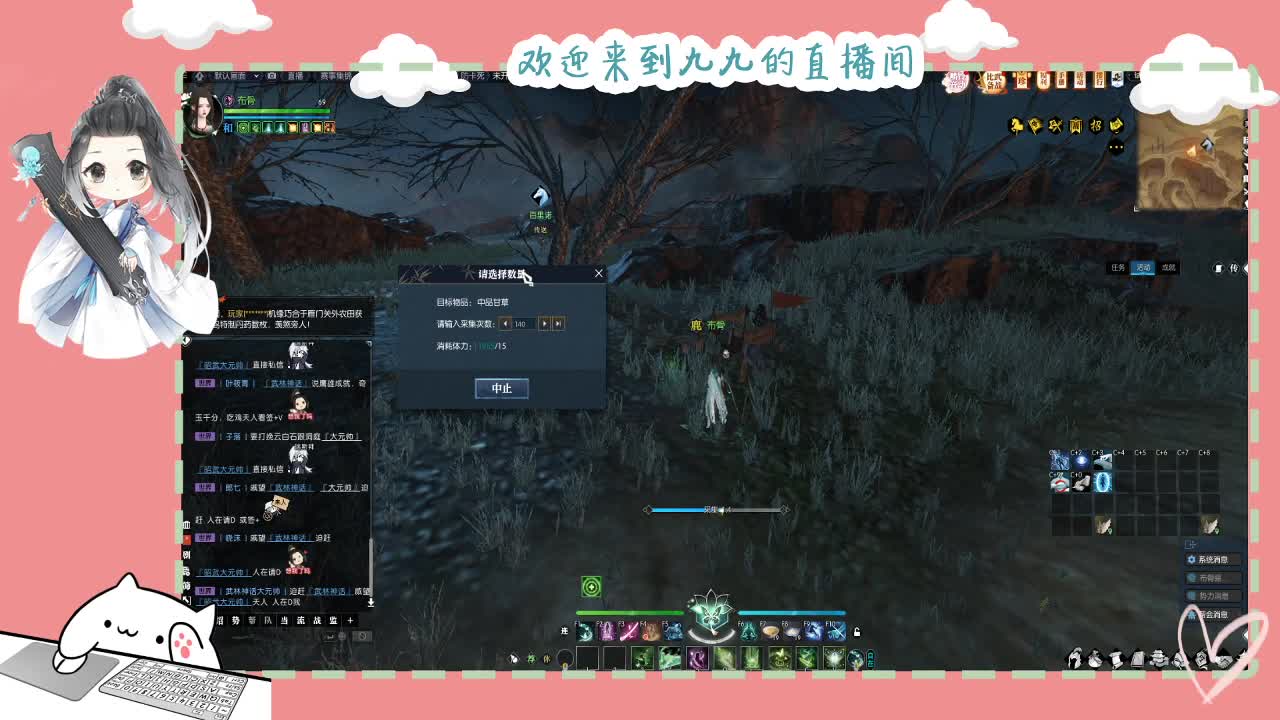This screenshot has height=720, width=1280.
Task: Increase gather count with the right arrow
Action: click(545, 324)
